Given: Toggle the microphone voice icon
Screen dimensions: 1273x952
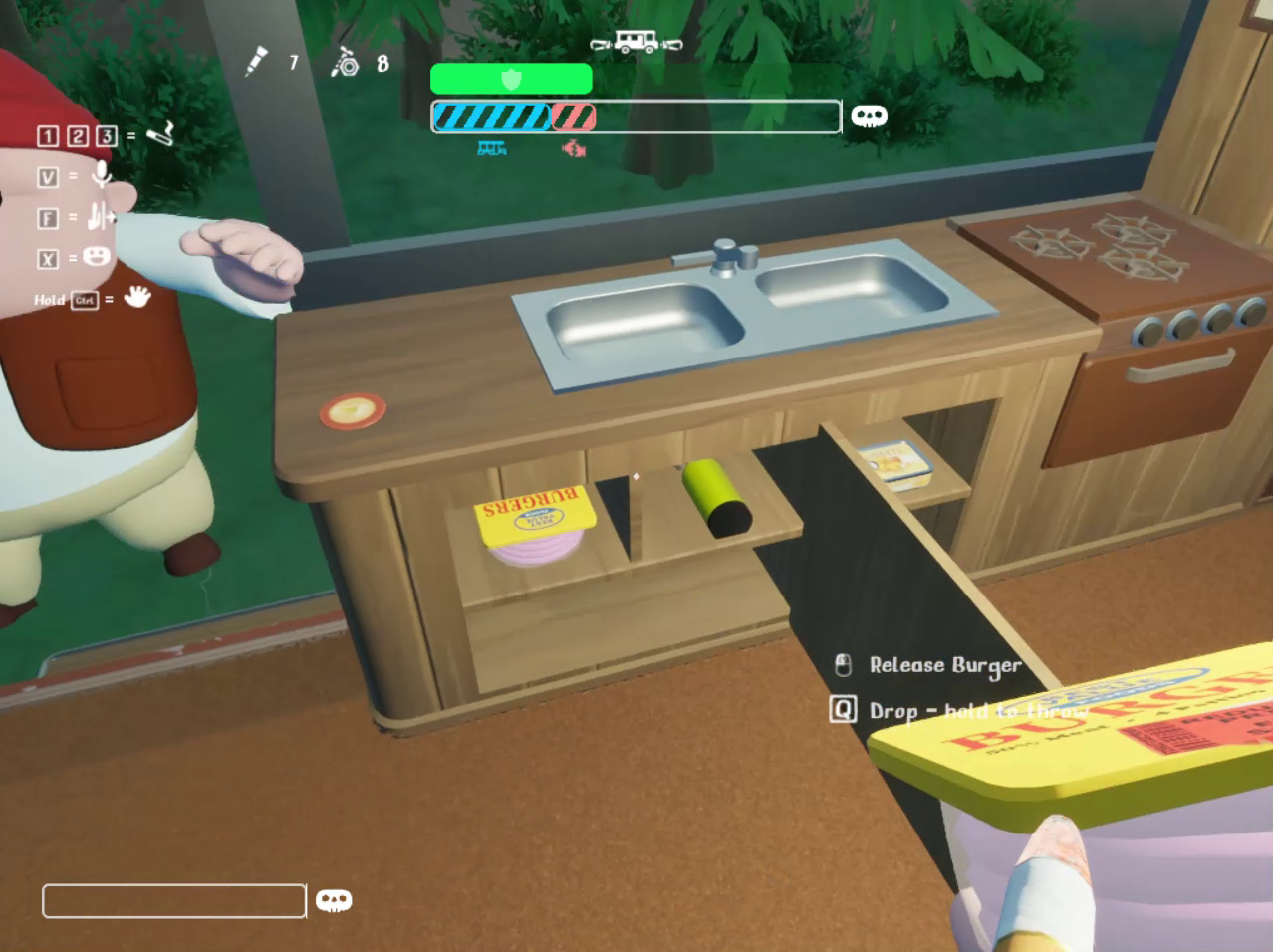Looking at the screenshot, I should [x=101, y=175].
